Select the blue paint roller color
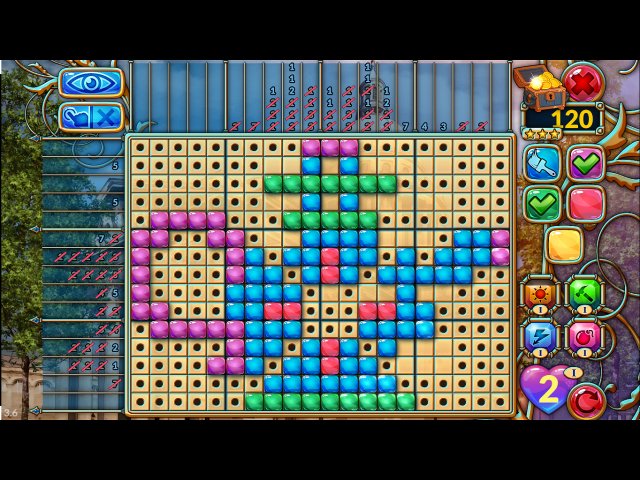 point(543,162)
